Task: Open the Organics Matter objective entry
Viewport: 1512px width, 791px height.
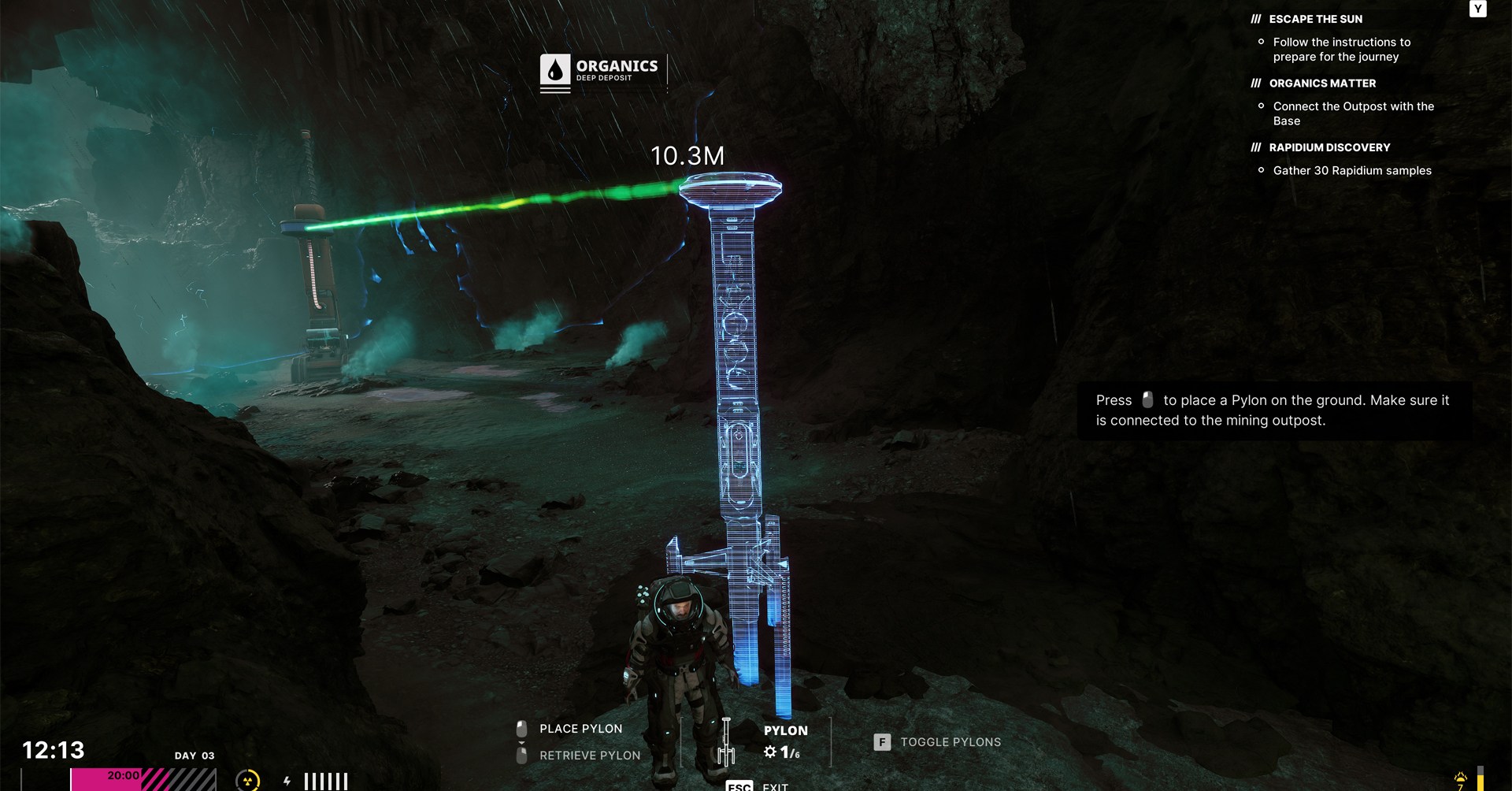Action: point(1322,84)
